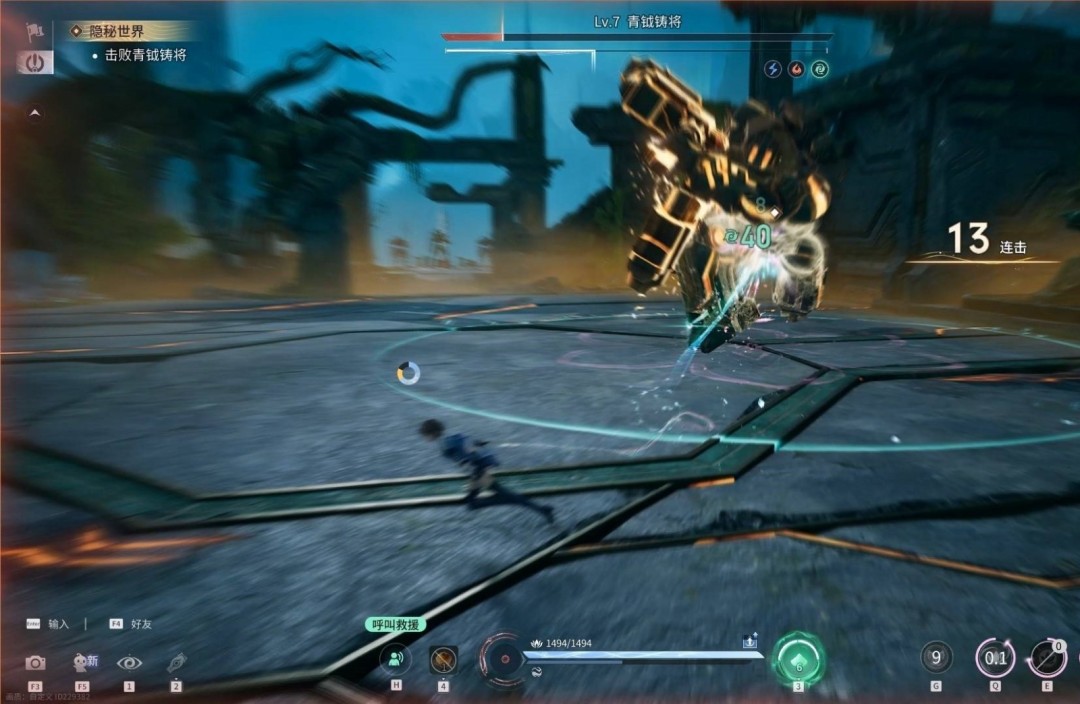
Task: Open the 隐秘世界 quest tracker entry
Action: (118, 32)
